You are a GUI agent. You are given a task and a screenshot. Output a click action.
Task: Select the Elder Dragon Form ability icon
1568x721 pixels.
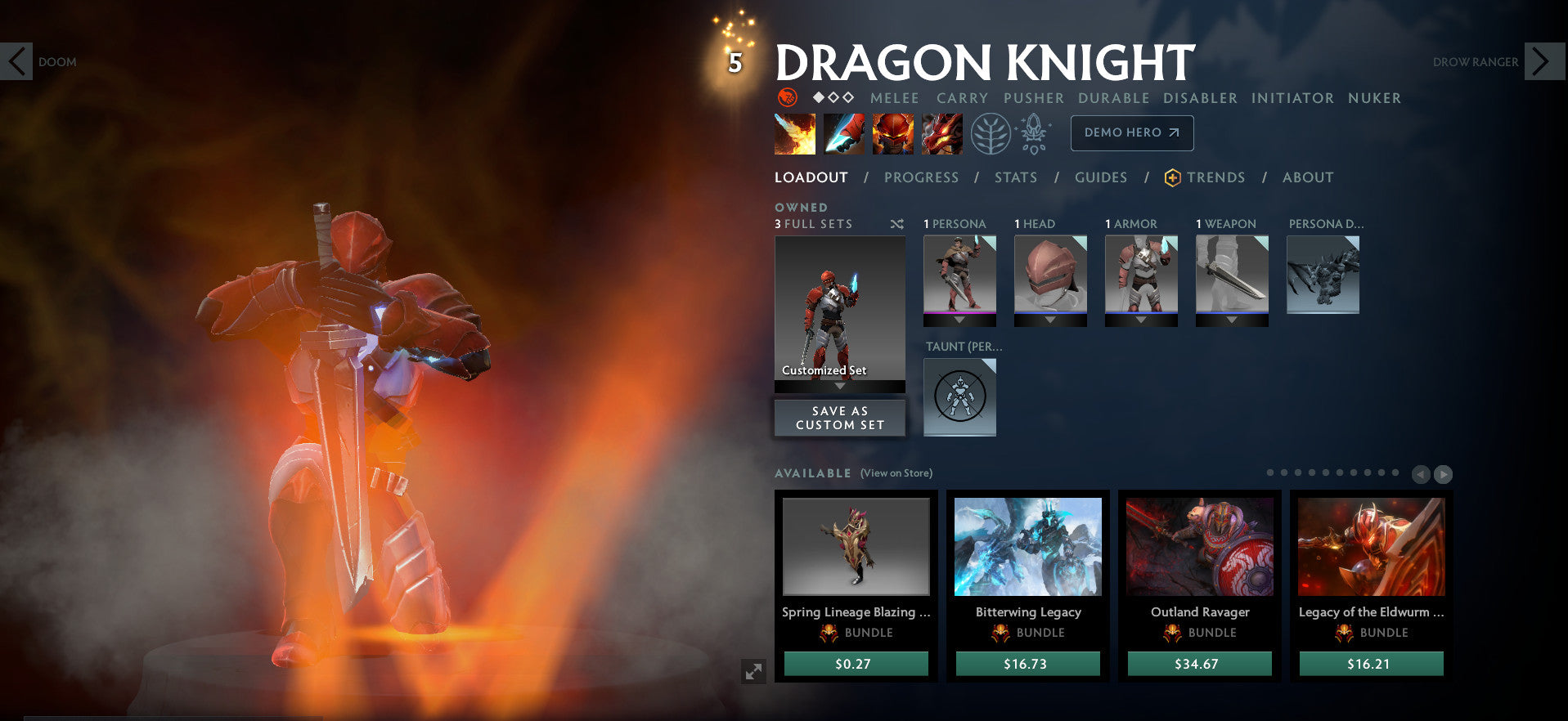[x=941, y=132]
